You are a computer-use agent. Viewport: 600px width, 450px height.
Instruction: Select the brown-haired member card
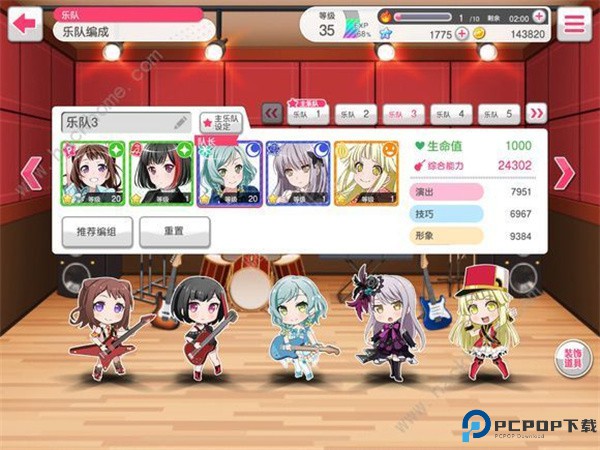click(93, 173)
